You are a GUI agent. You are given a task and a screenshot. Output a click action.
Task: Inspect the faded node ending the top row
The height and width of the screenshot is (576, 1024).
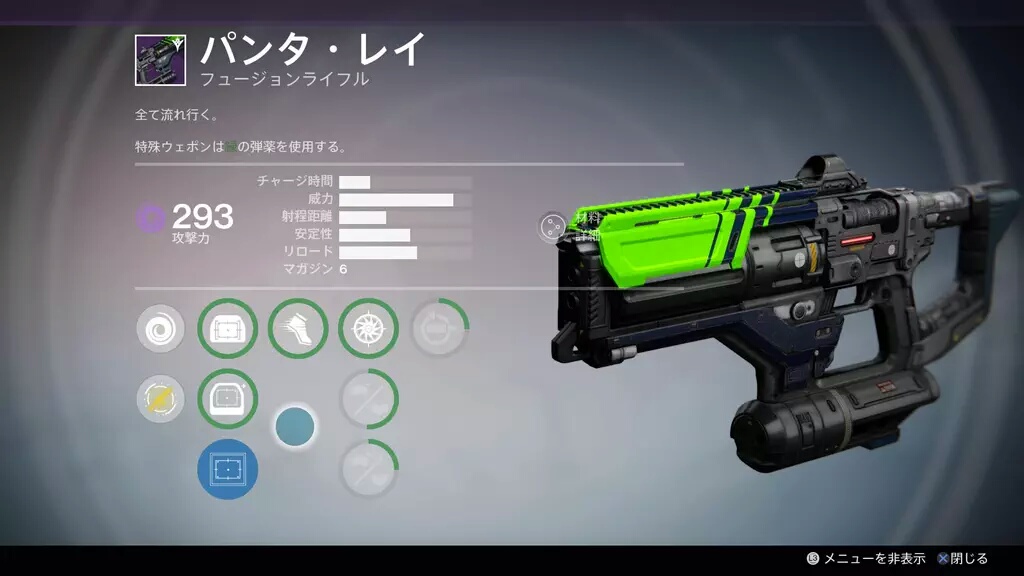438,329
